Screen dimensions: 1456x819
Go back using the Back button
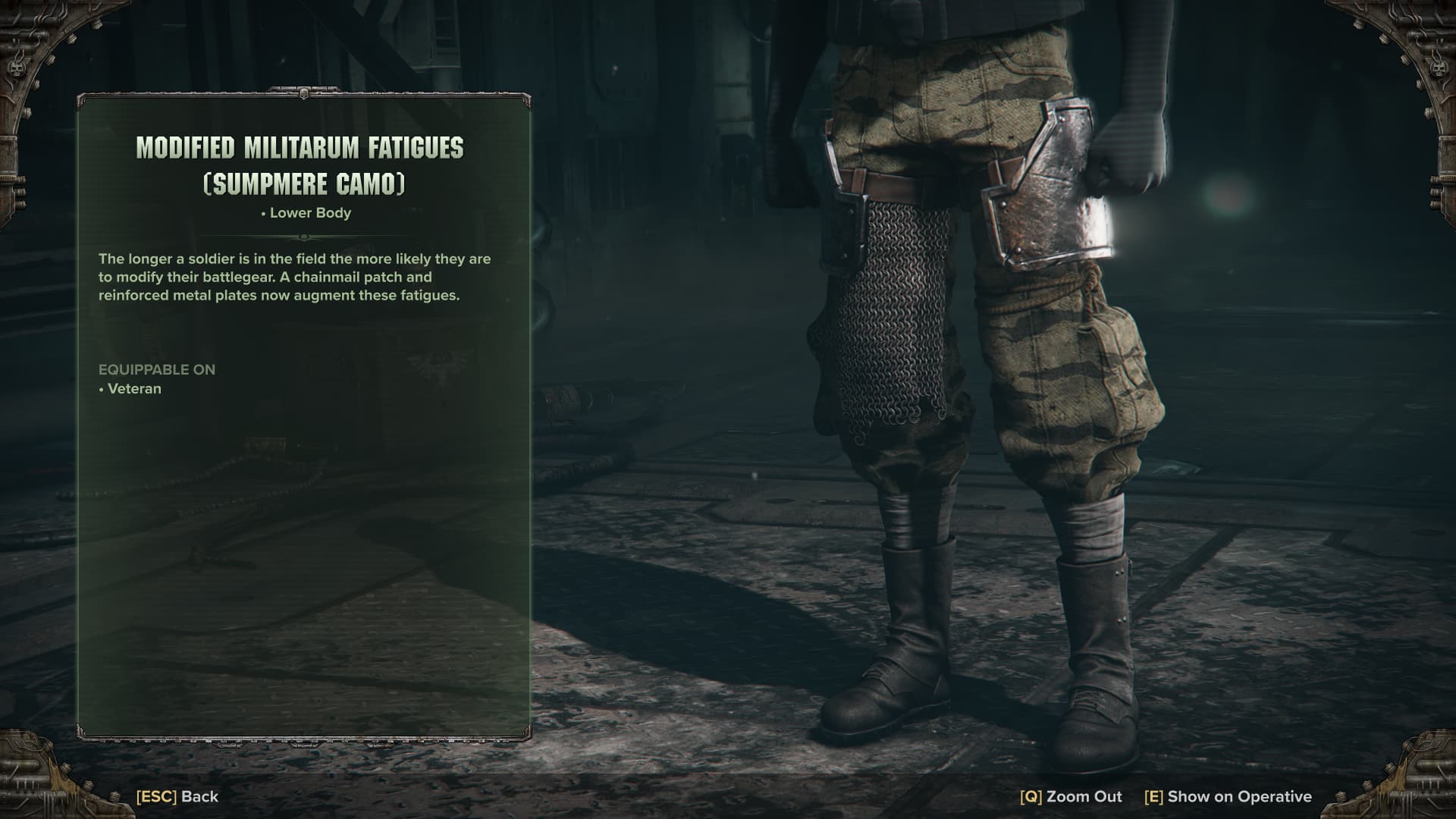pos(177,796)
